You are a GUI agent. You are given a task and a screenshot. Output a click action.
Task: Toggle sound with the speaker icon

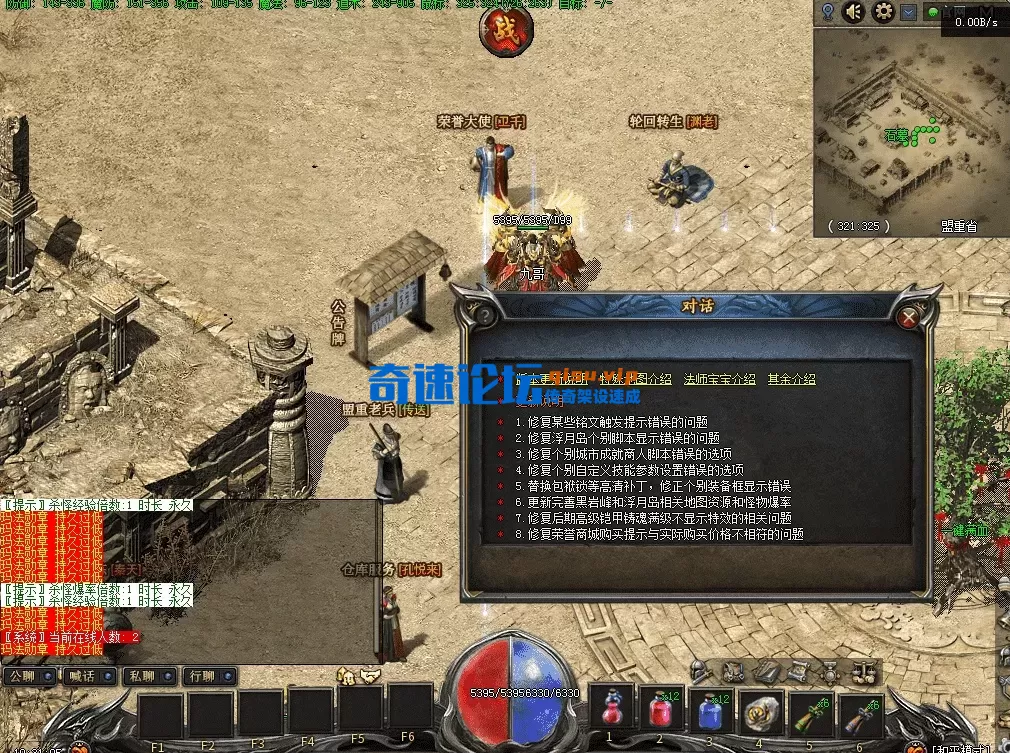854,13
